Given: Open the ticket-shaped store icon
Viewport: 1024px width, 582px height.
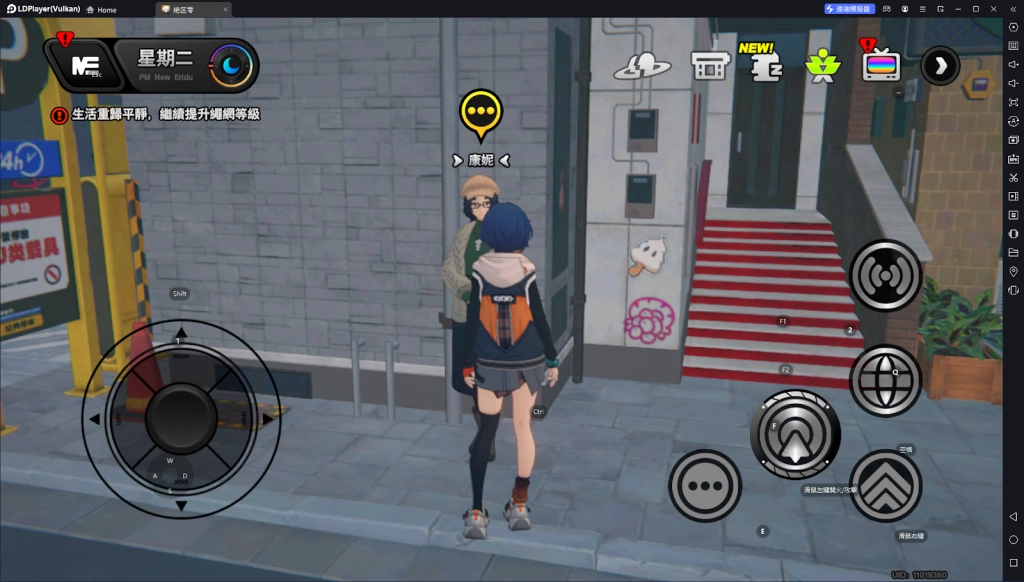Looking at the screenshot, I should click(x=709, y=66).
